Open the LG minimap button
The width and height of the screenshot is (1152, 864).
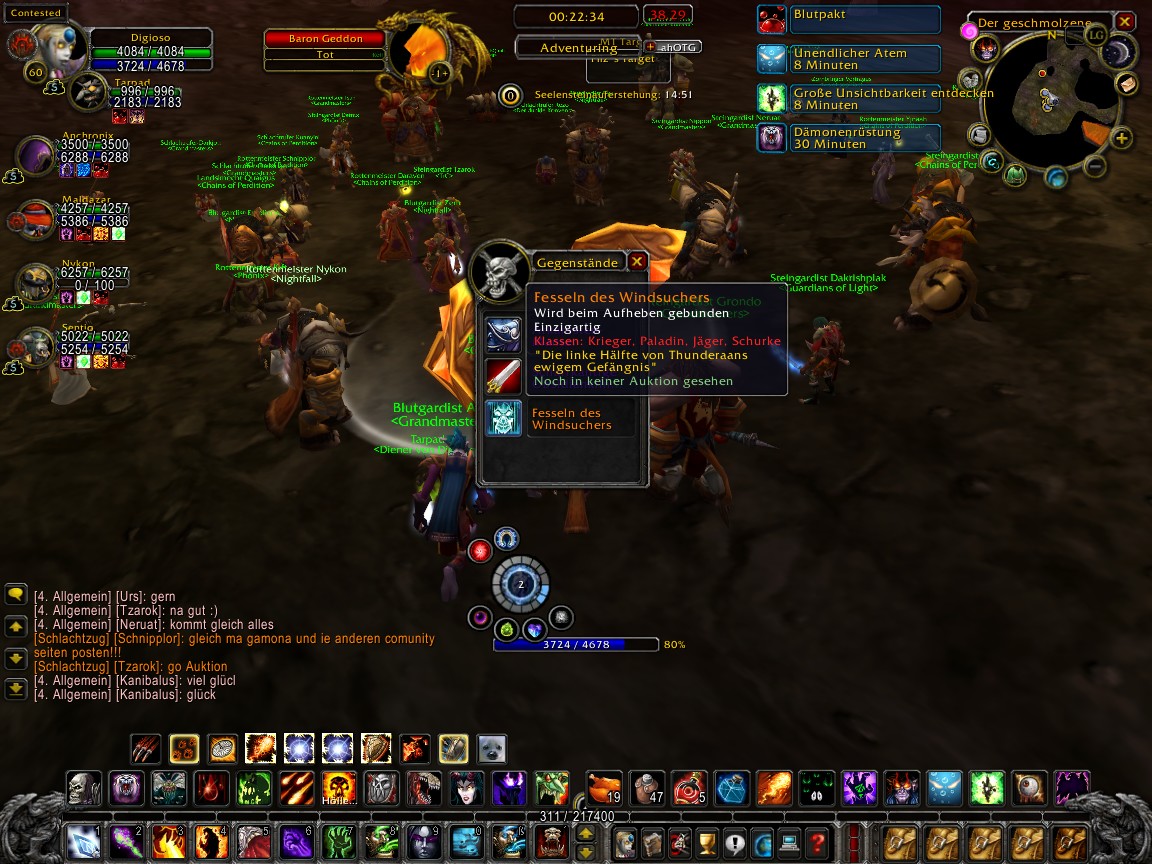1096,35
